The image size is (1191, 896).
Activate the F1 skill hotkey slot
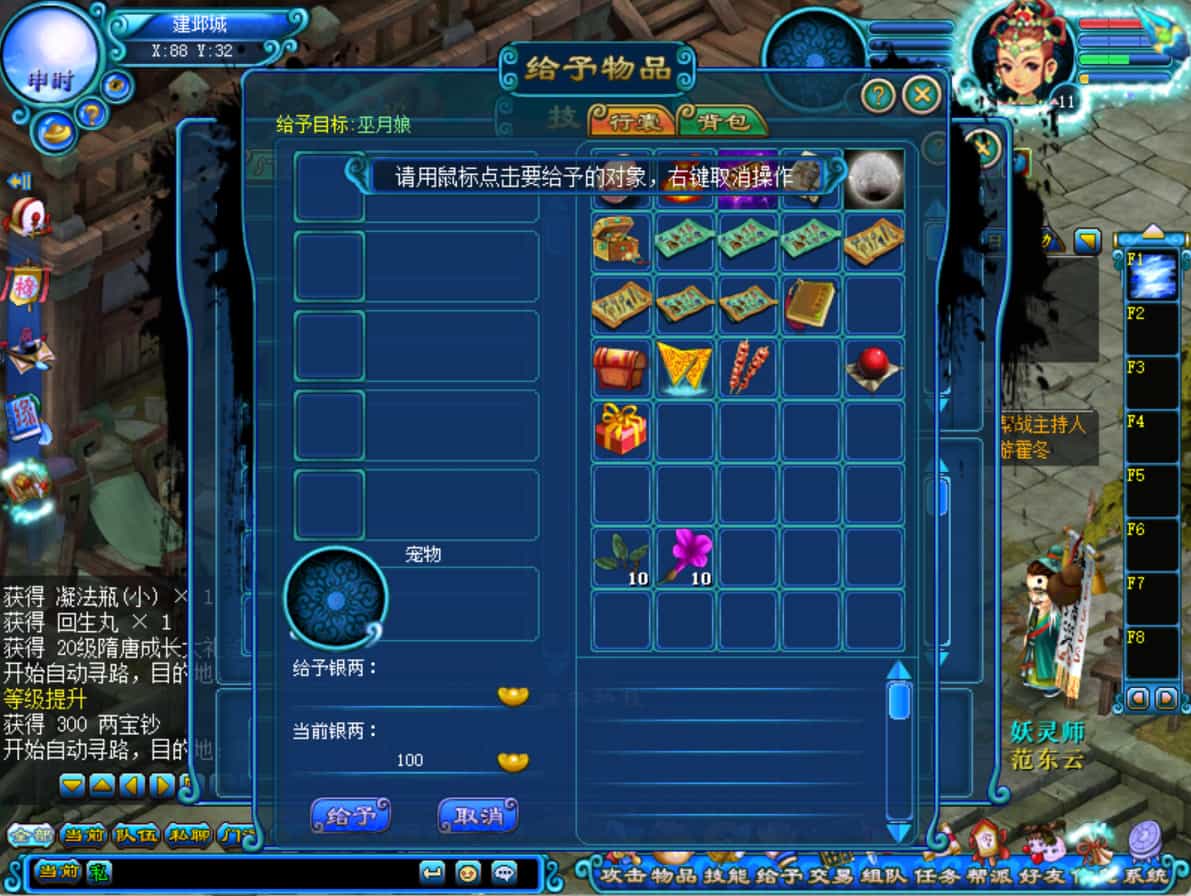tap(1152, 276)
